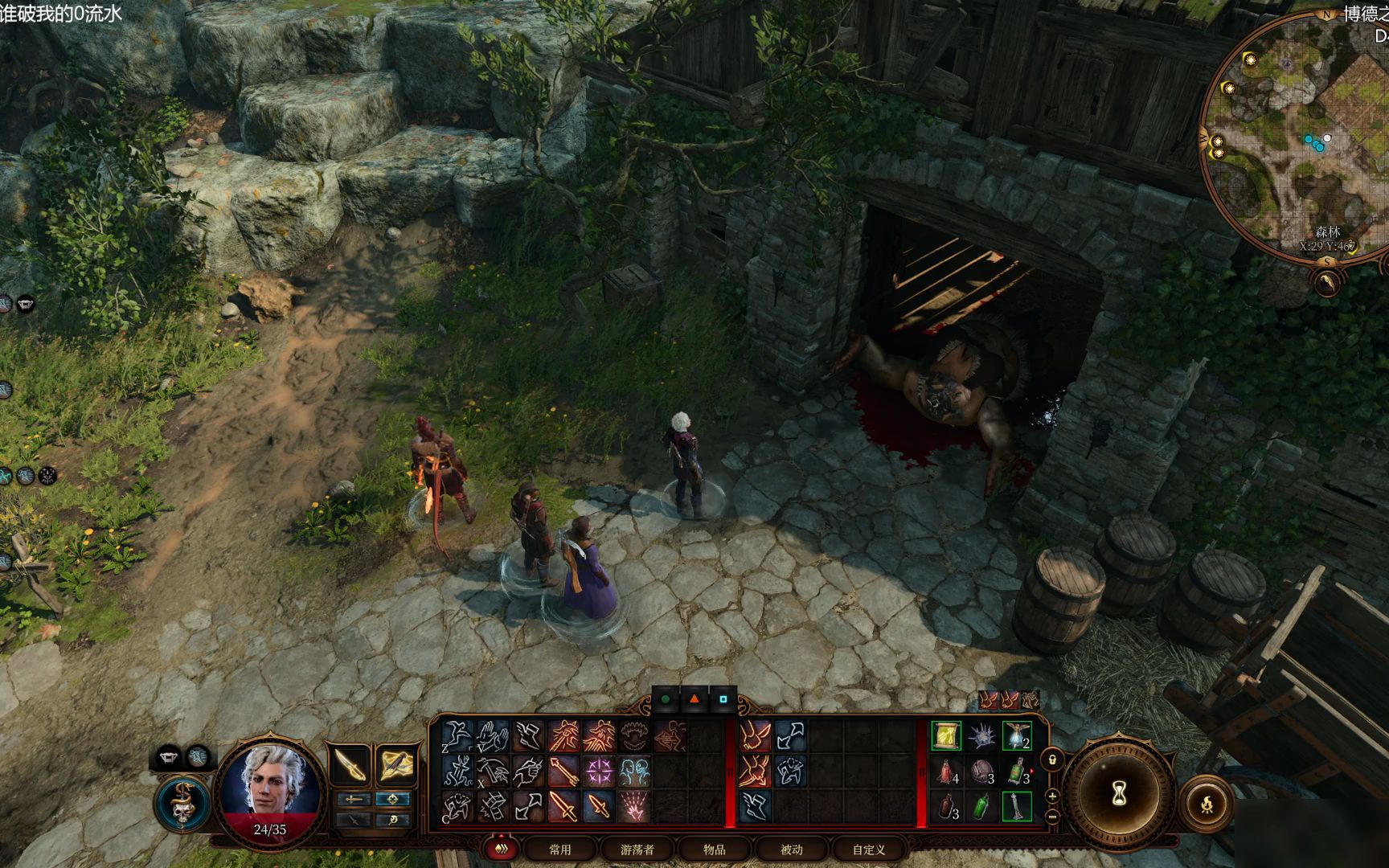Open the campfire camp button
Viewport: 1389px width, 868px height.
pyautogui.click(x=1207, y=803)
